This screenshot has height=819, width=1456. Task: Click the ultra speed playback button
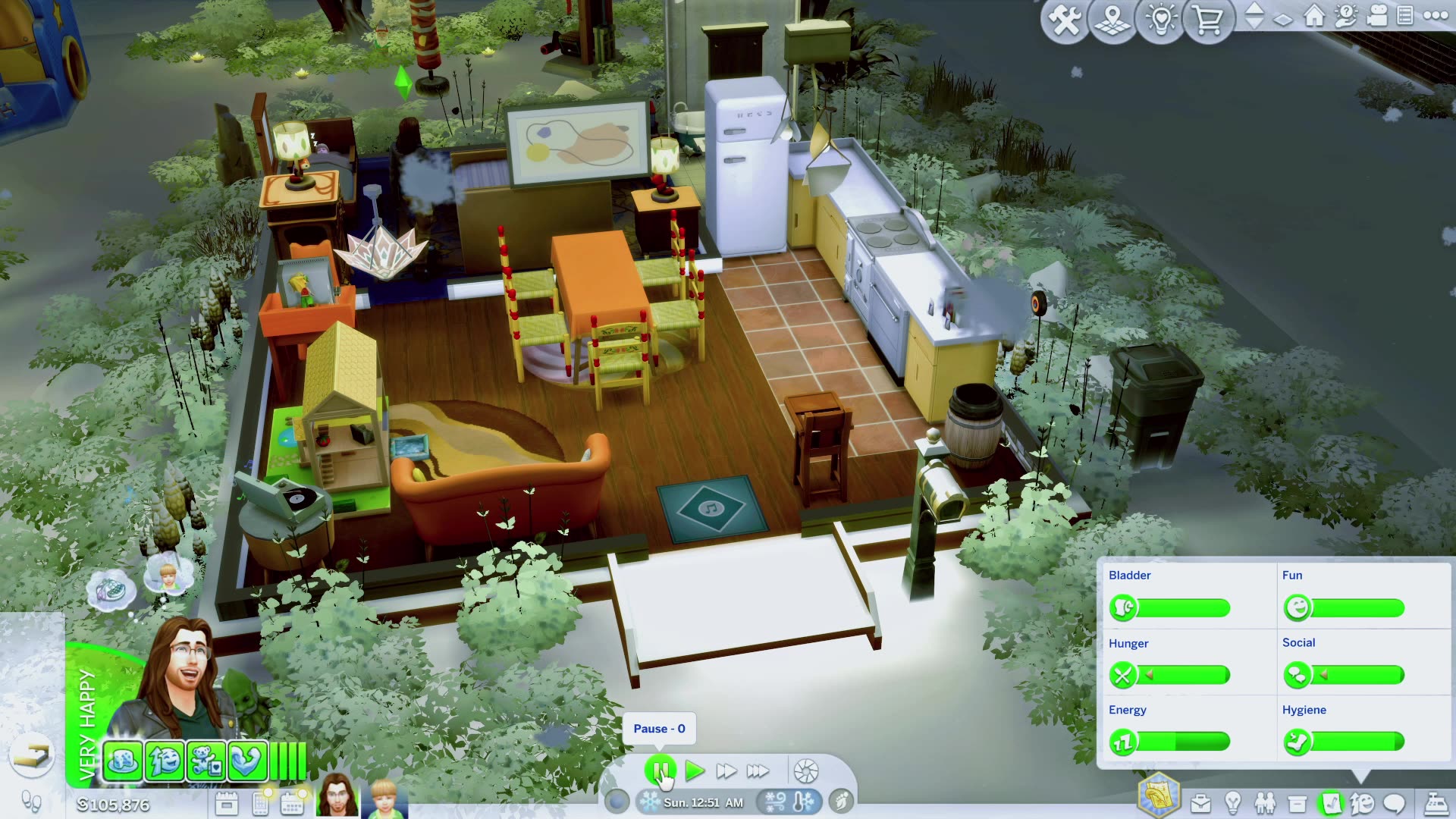tap(758, 770)
